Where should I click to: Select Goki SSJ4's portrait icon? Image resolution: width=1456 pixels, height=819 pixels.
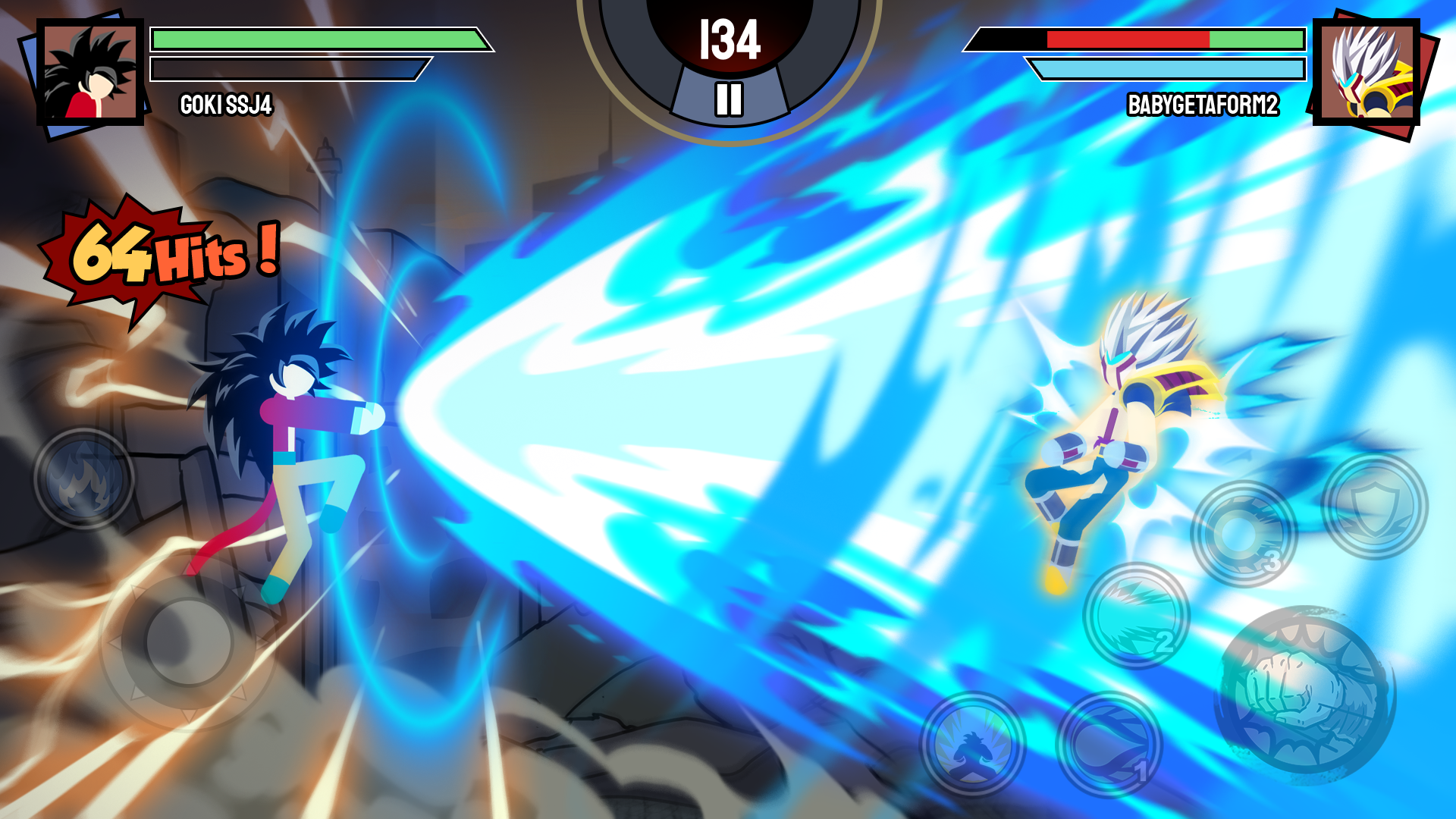(x=91, y=72)
